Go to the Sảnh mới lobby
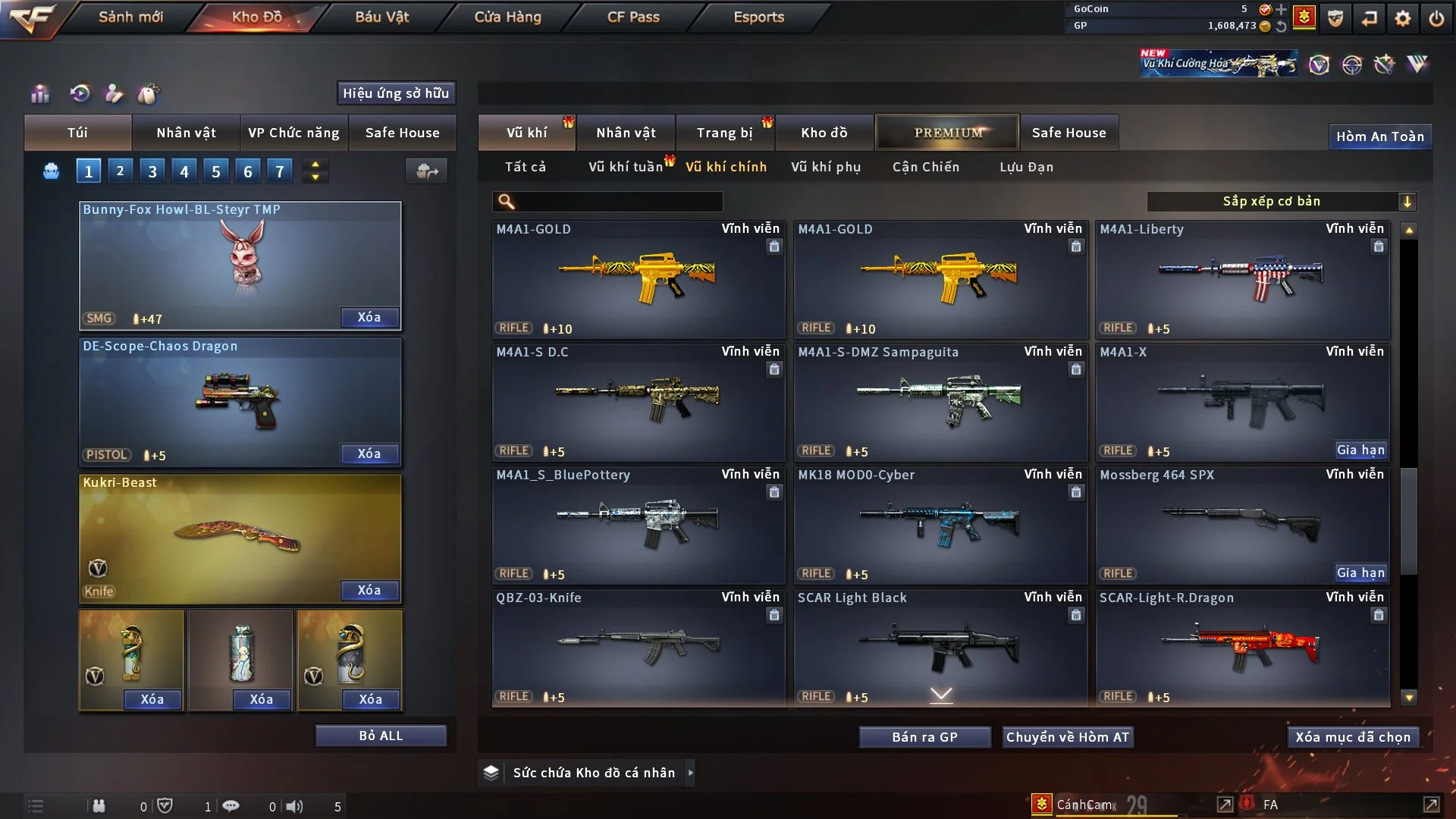Screen dimensions: 1456x819 [130, 17]
